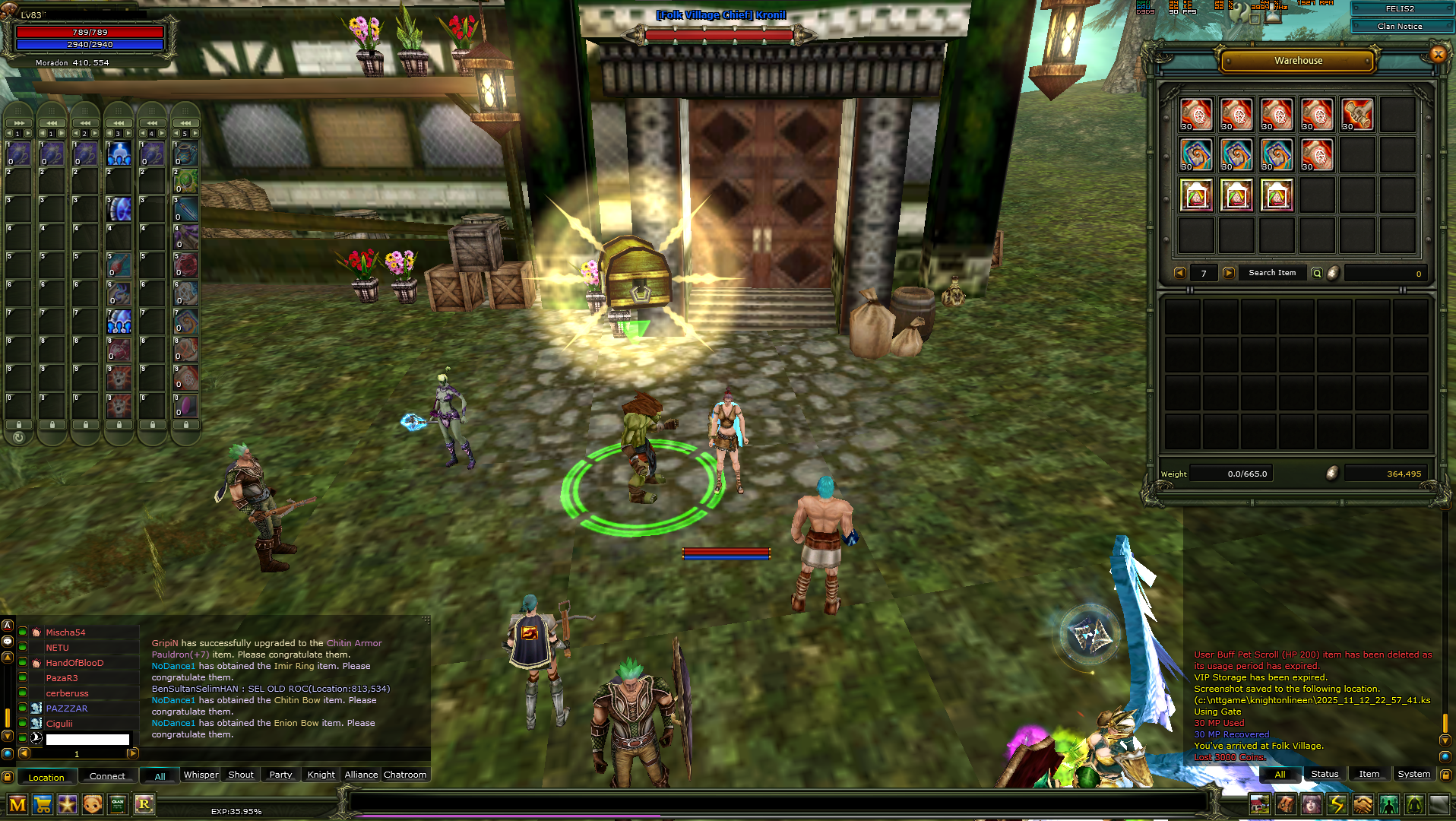Switch to the Party chat tab

[x=280, y=775]
